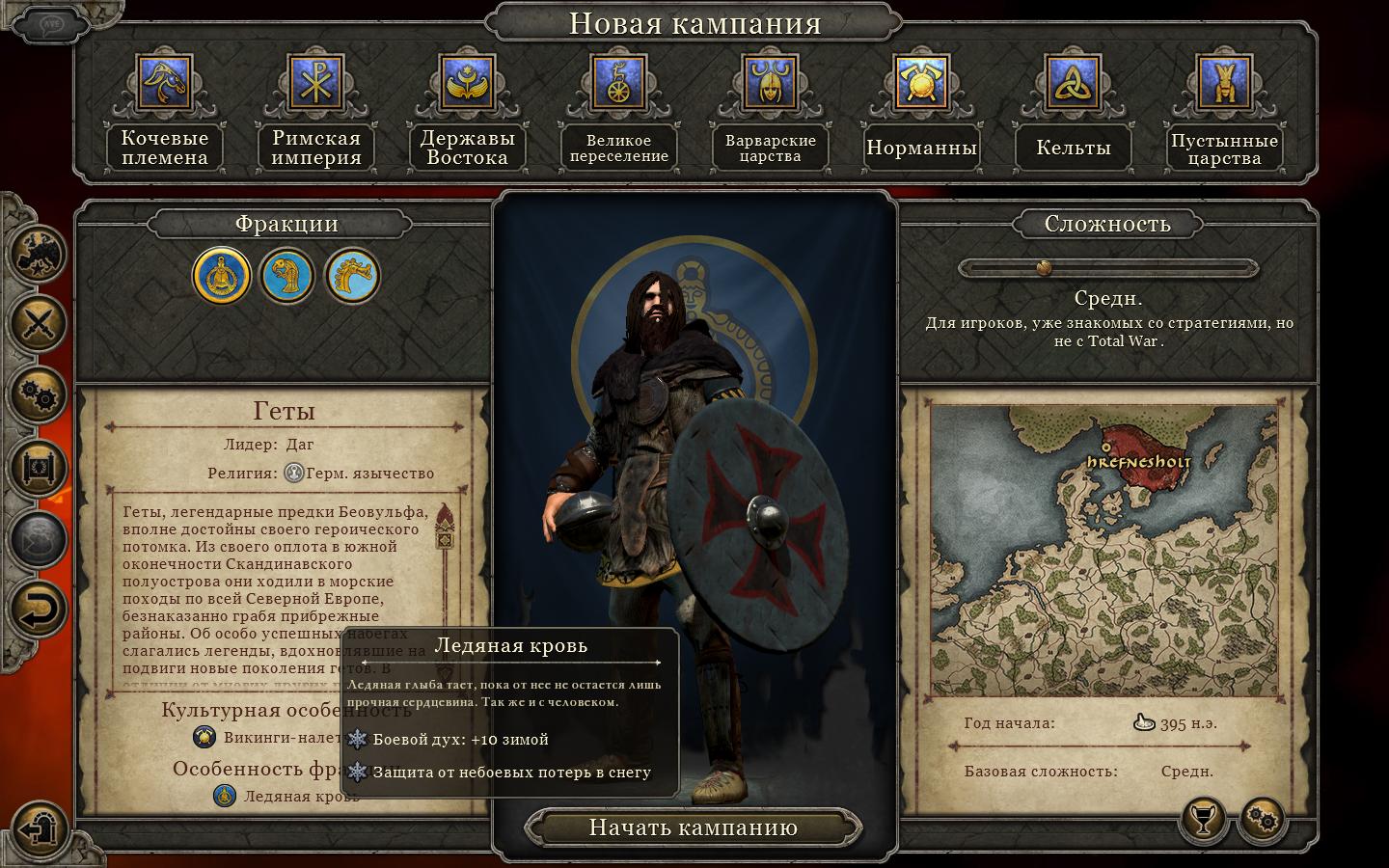
Task: Open the crossed swords battle menu
Action: [41, 324]
